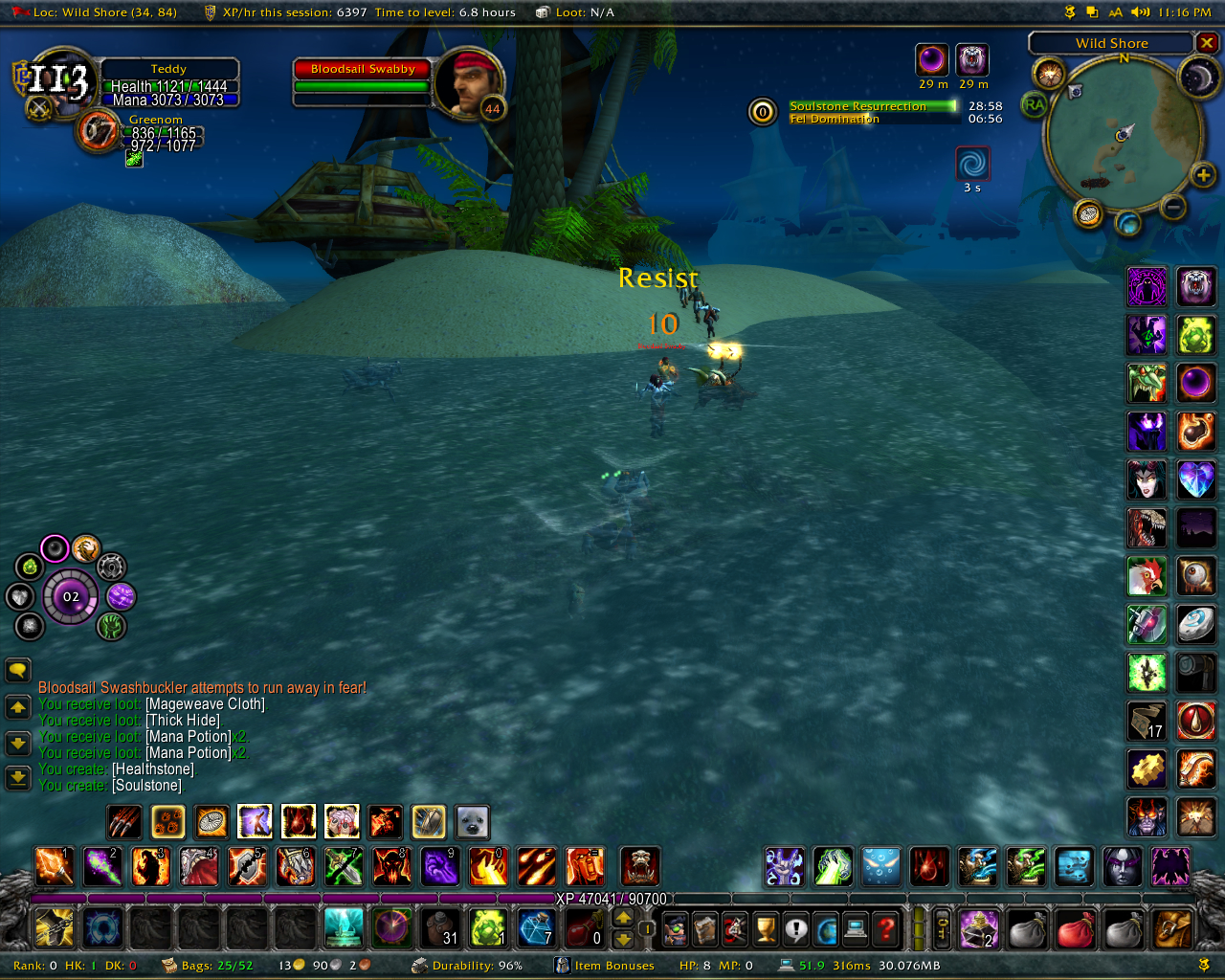Open the question mark help button

[x=887, y=927]
